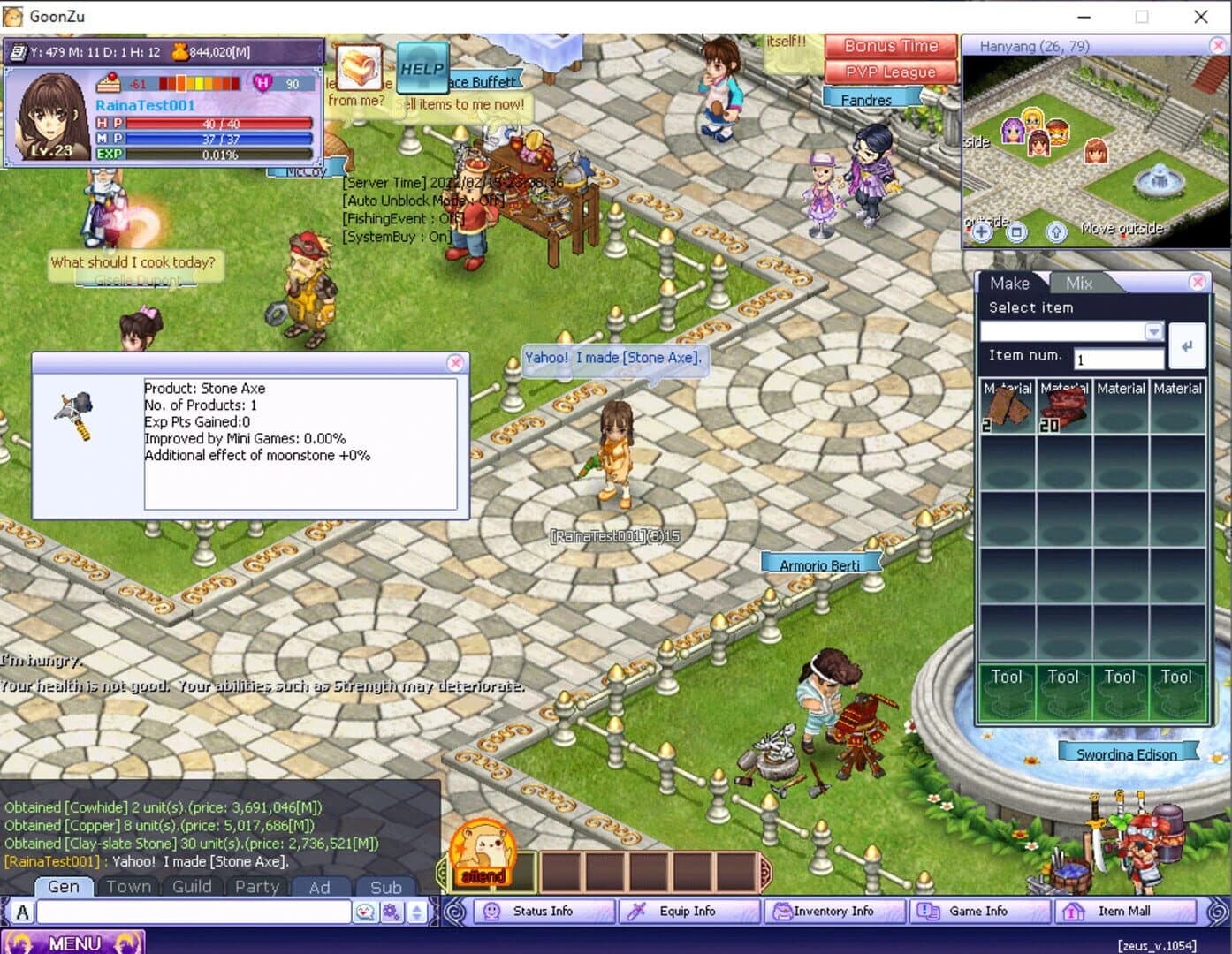Open the Town chat tab
This screenshot has width=1232, height=954.
click(129, 886)
